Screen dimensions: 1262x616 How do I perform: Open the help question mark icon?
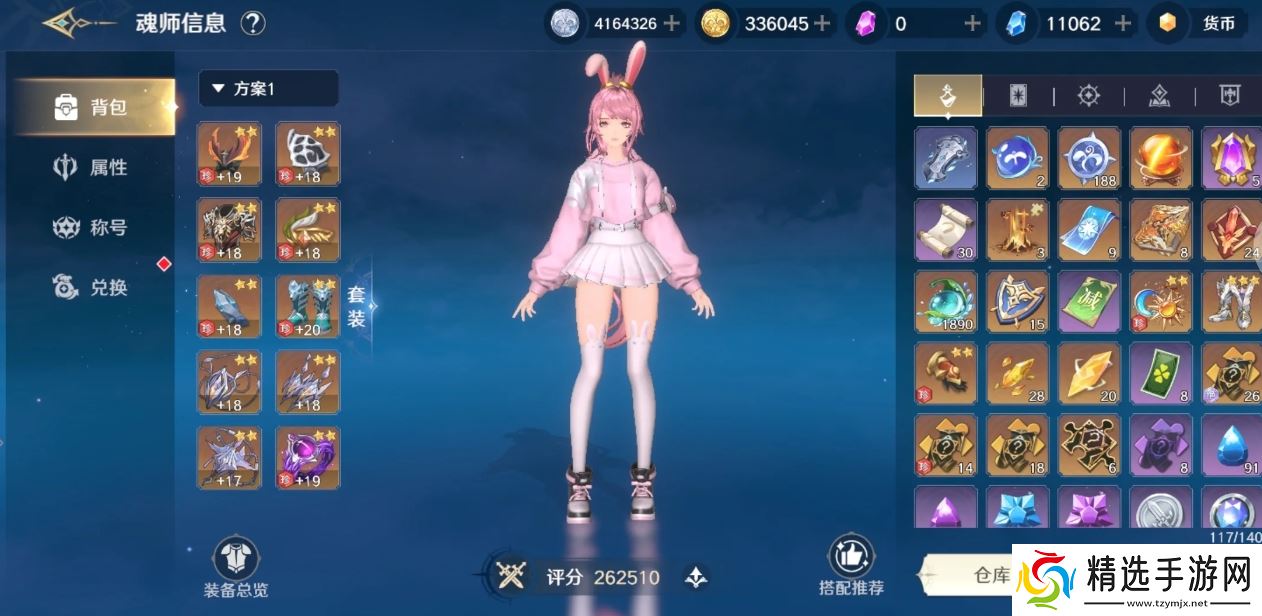253,23
